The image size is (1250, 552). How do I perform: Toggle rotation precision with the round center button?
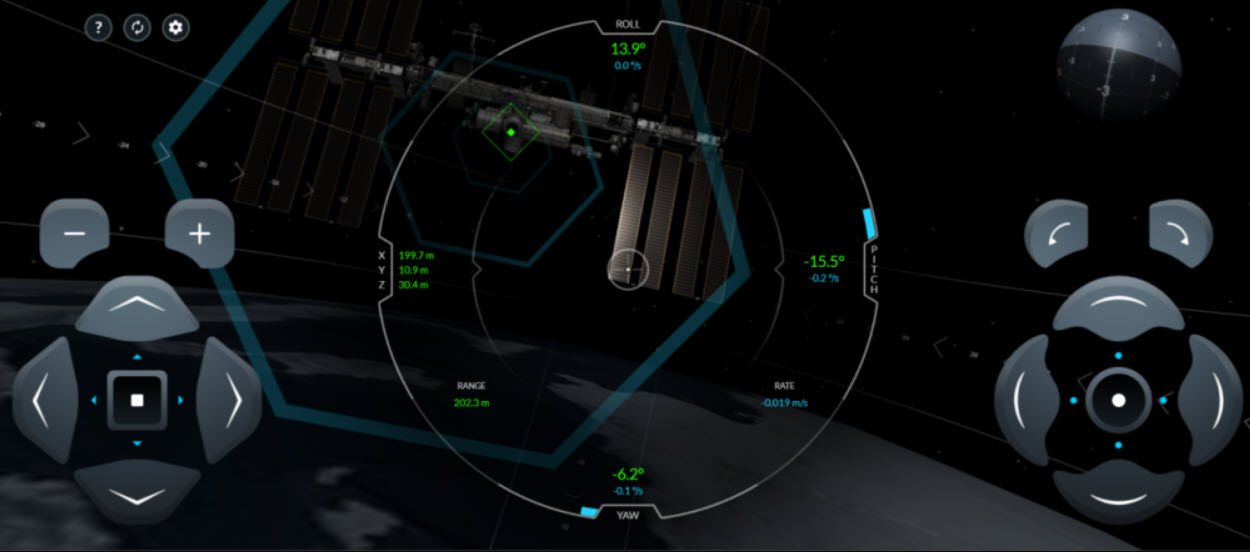[x=1118, y=400]
